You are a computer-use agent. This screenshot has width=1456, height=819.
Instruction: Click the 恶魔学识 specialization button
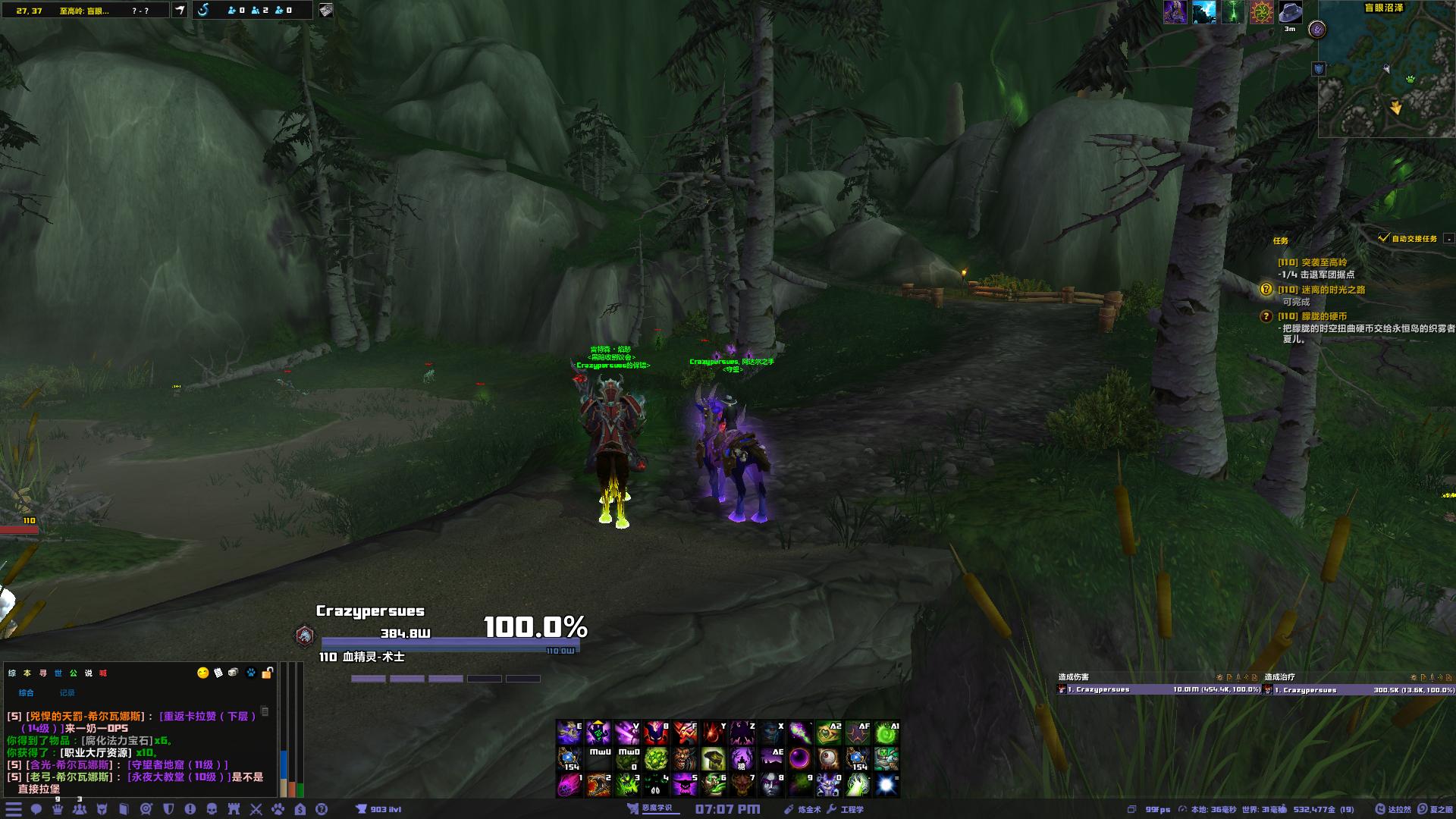click(651, 808)
